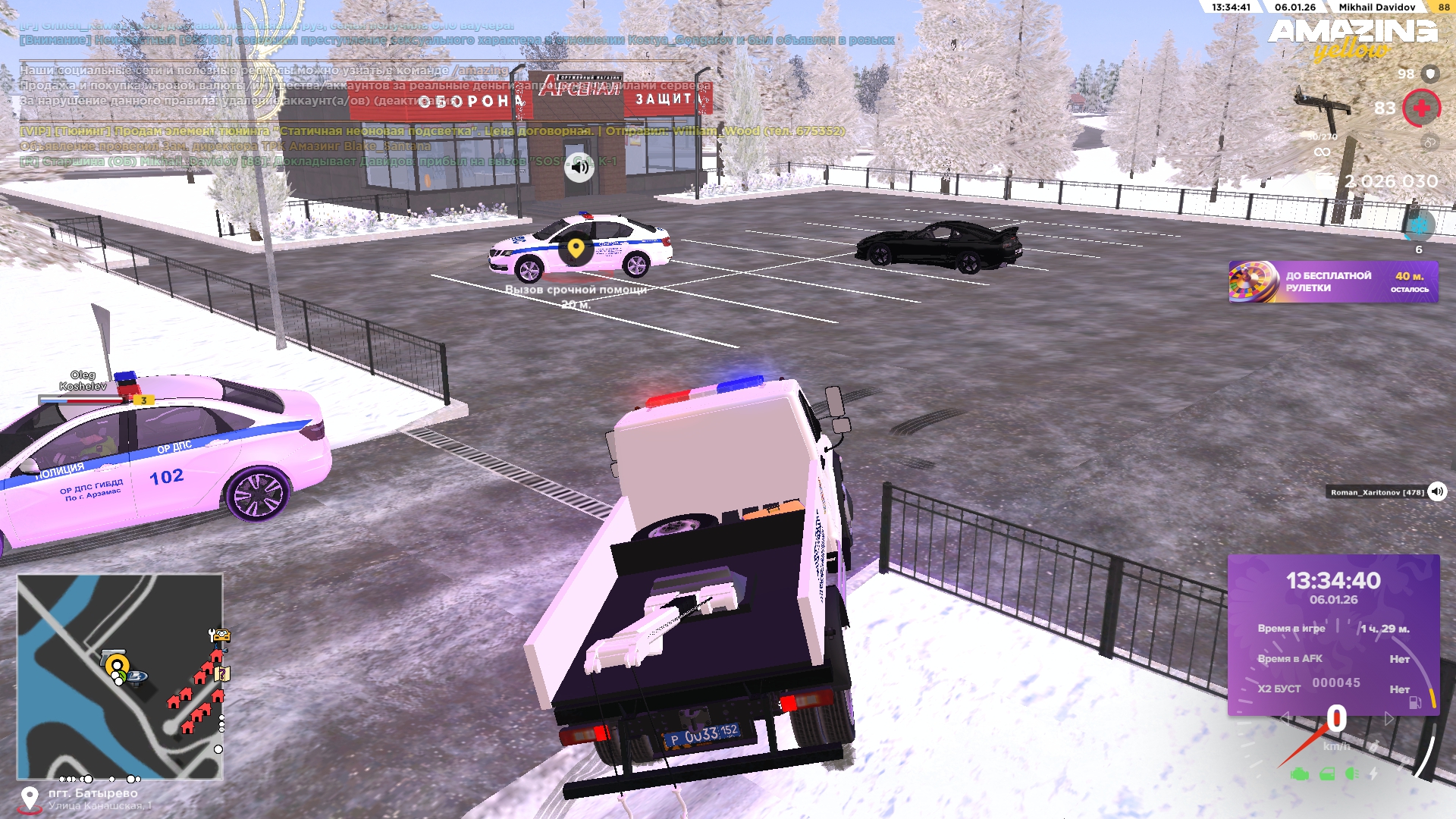Viewport: 1456px width, 819px height.
Task: Click the question-mark map icon on minimap
Action: (222, 673)
